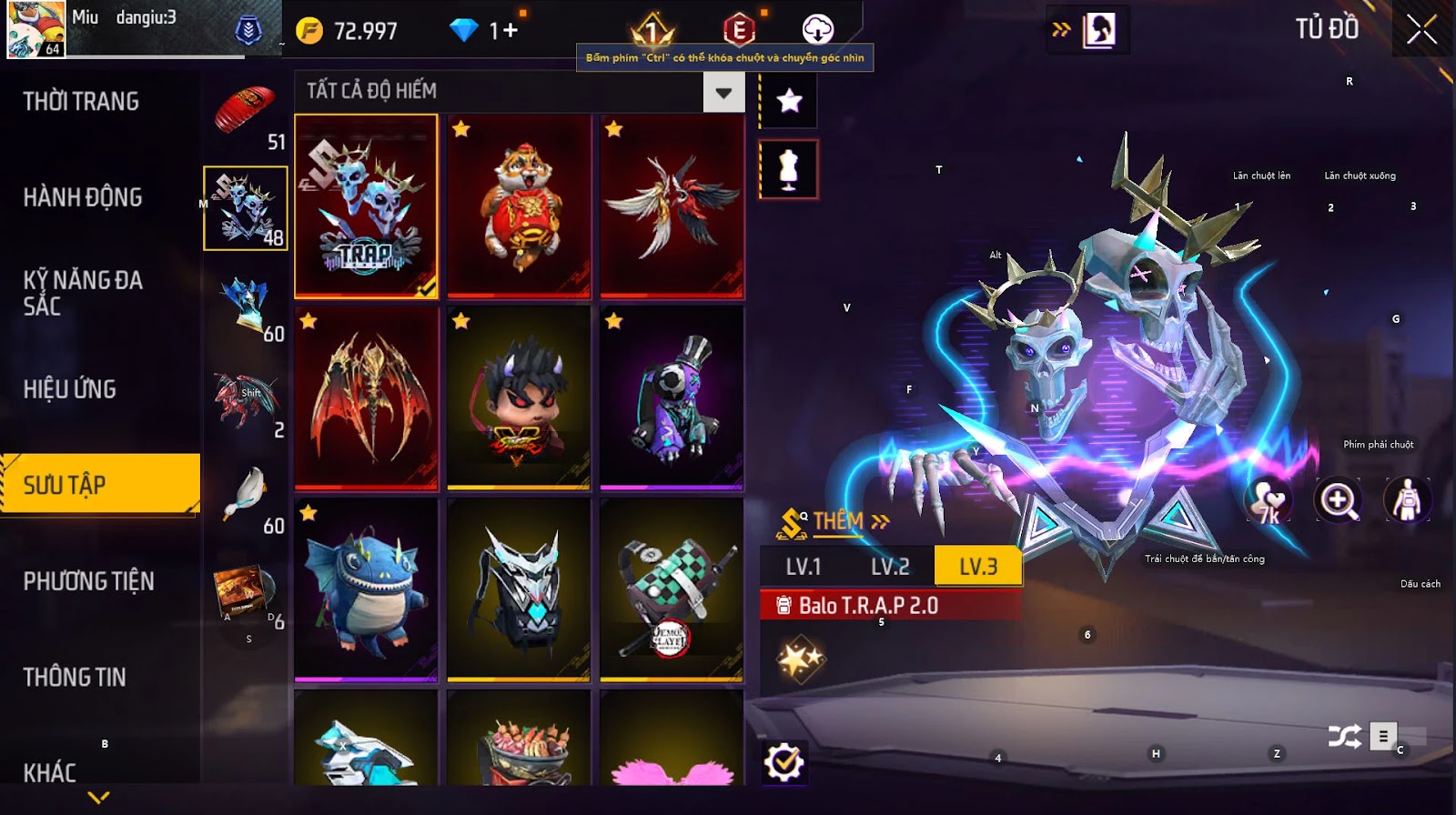Screen dimensions: 1456x815
Task: Select the Demon Slayer backpack
Action: point(672,589)
